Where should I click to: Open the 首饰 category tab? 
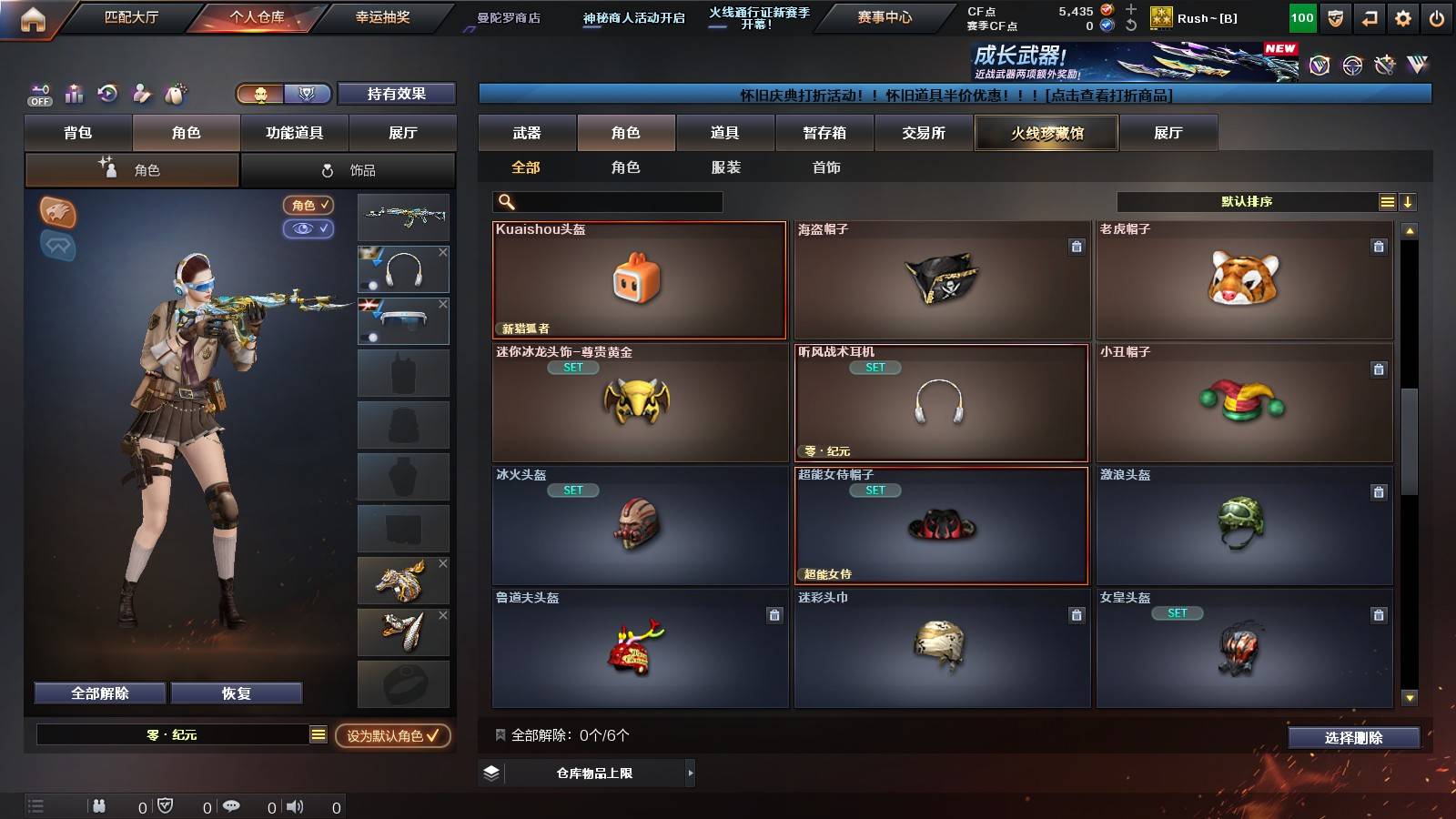(825, 167)
